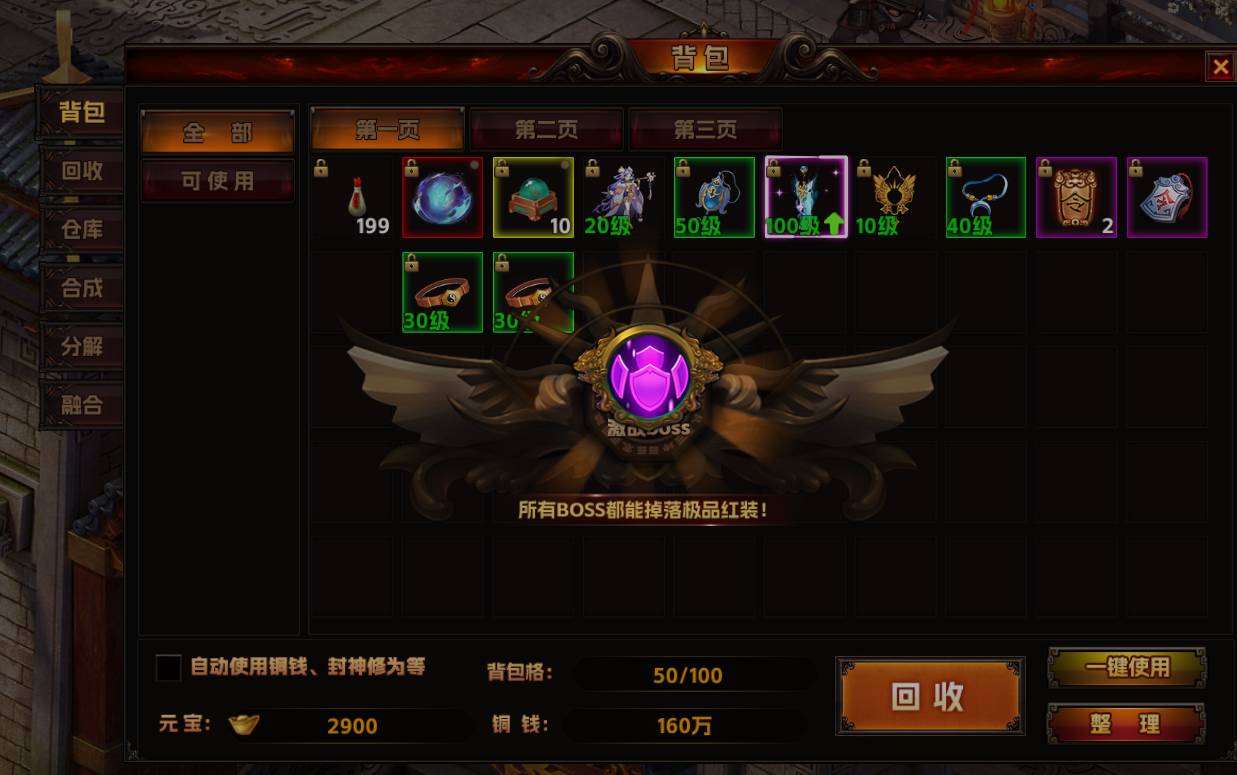The image size is (1237, 775).
Task: Open 第三页 page three
Action: 705,130
